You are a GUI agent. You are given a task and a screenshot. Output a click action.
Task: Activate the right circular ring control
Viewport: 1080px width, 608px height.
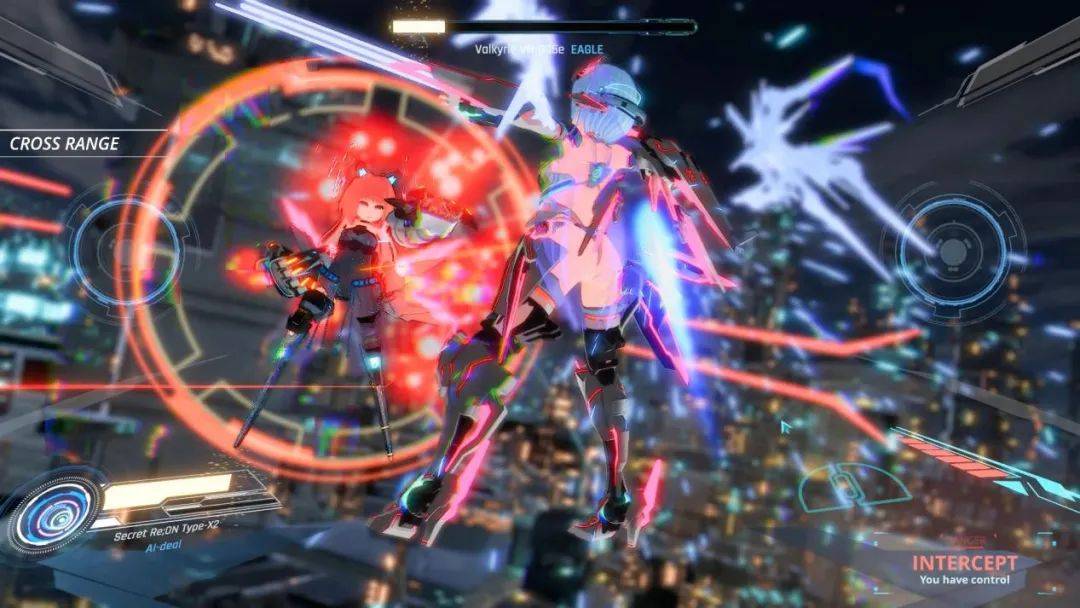click(x=952, y=250)
